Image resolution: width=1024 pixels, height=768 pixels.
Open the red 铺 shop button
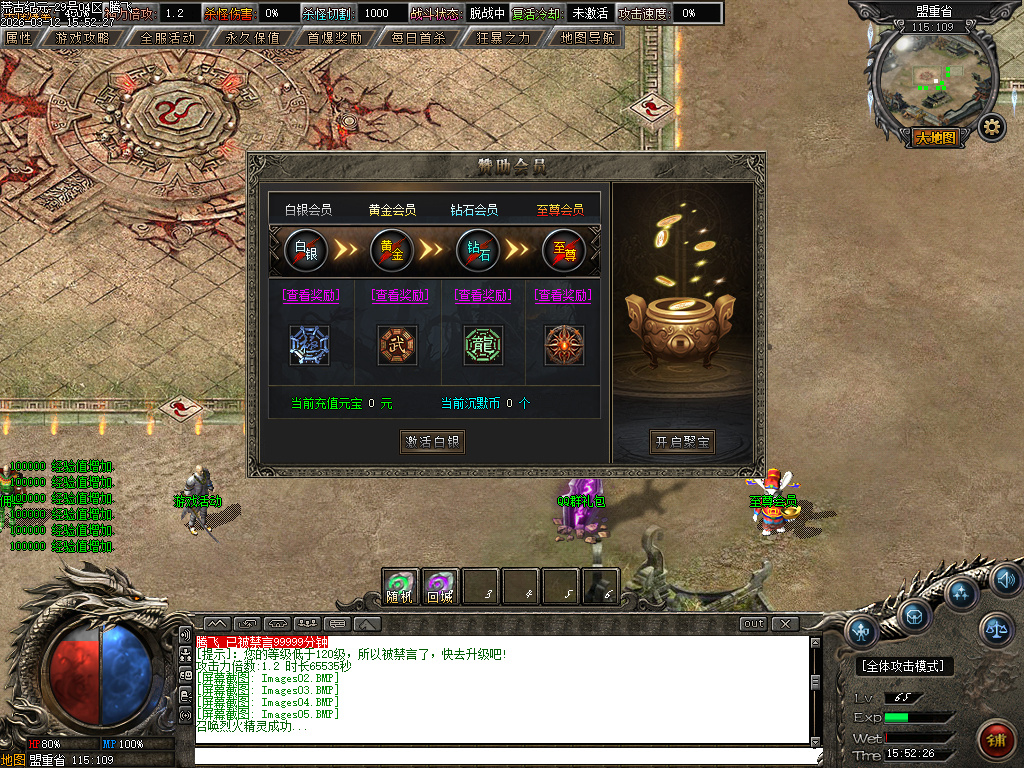point(994,739)
